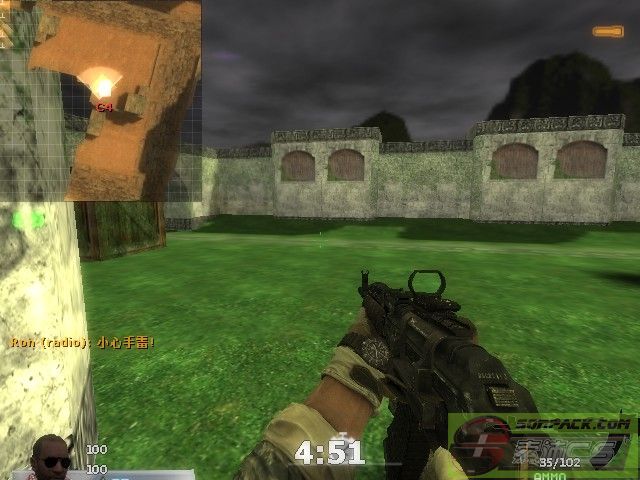Select the player portrait with sunglasses
This screenshot has width=640, height=480.
pyautogui.click(x=52, y=458)
